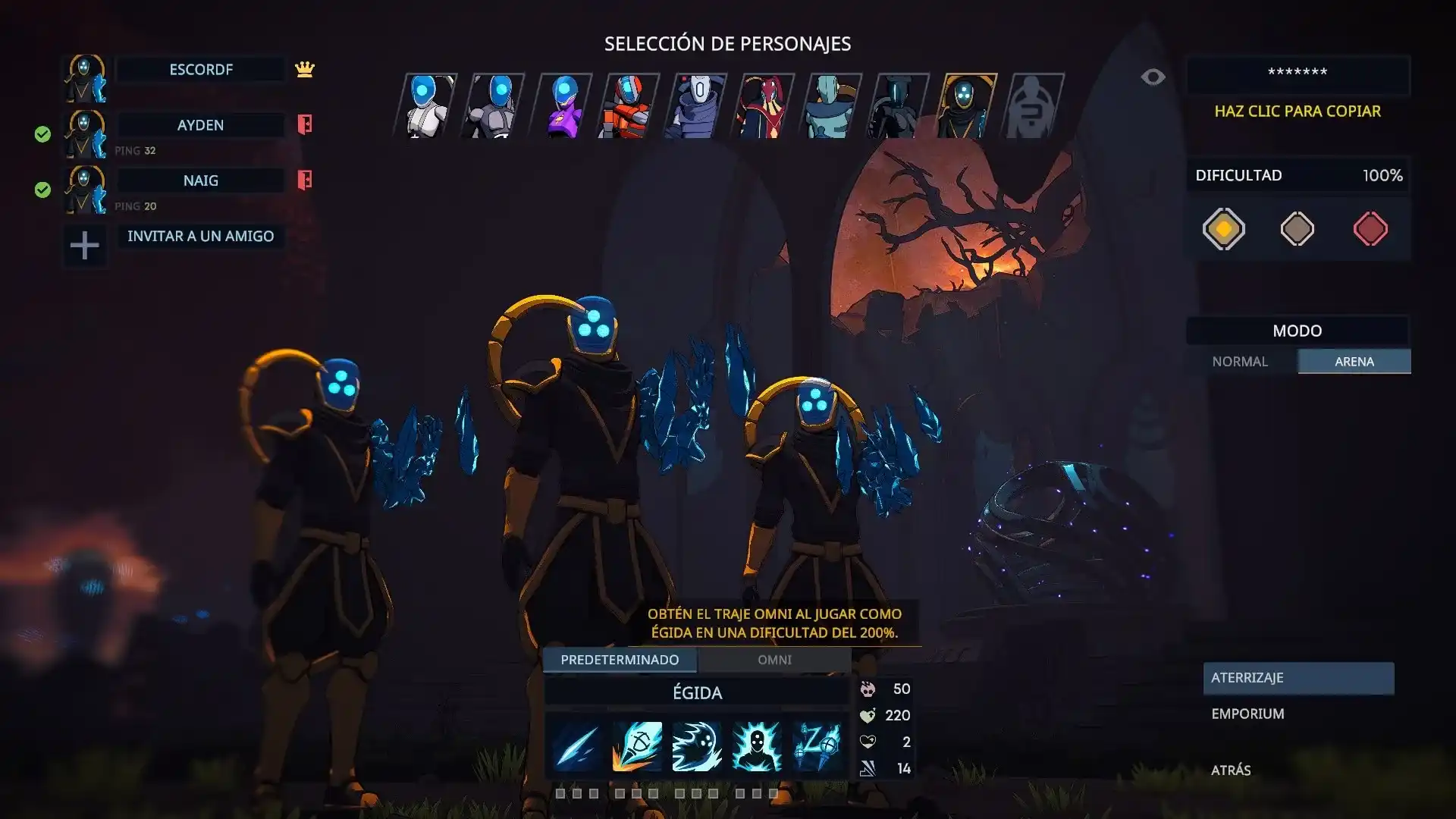The width and height of the screenshot is (1456, 819).
Task: Select the locked greyed-out character portrait
Action: (x=1033, y=105)
